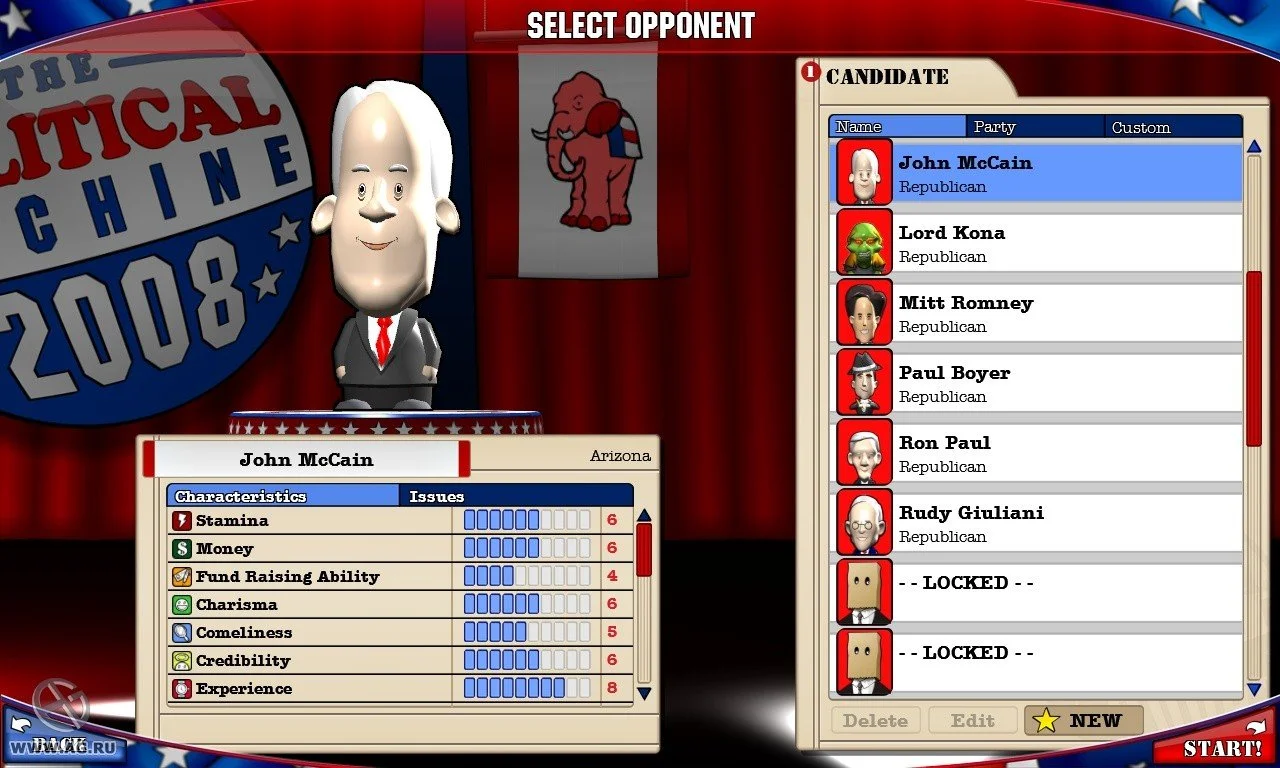Image resolution: width=1280 pixels, height=768 pixels.
Task: Click the candidate list scrollbar down arrow
Action: point(1252,690)
